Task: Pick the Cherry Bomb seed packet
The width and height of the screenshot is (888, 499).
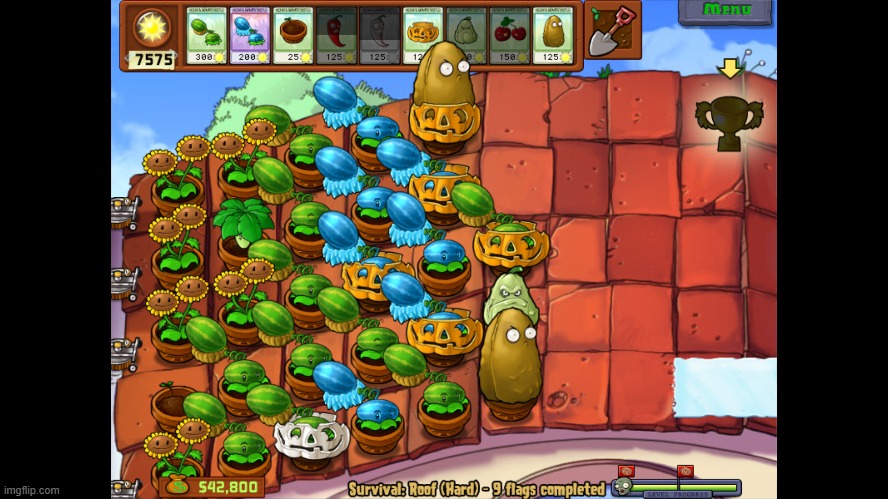Action: 509,36
